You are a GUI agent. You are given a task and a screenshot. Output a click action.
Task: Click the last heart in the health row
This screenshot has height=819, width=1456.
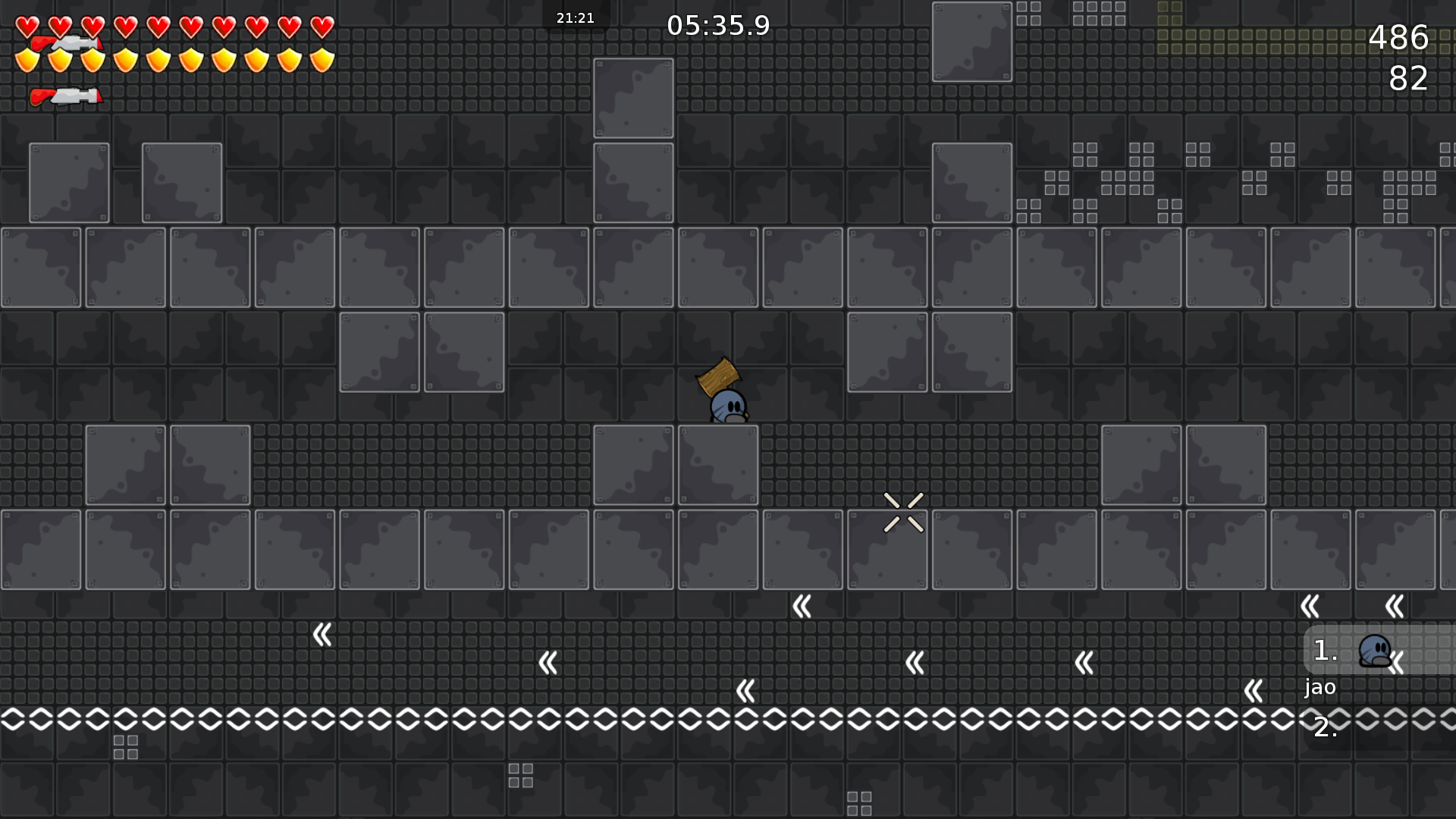pos(322,26)
